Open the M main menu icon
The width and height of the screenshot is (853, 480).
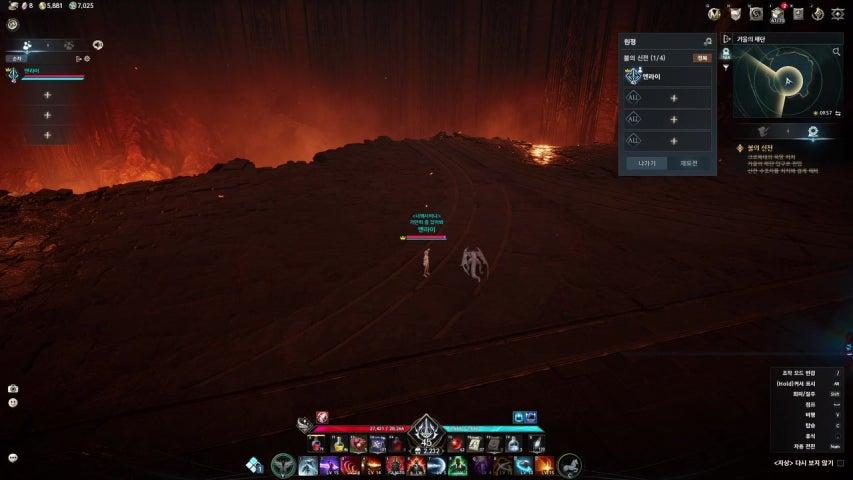(713, 13)
